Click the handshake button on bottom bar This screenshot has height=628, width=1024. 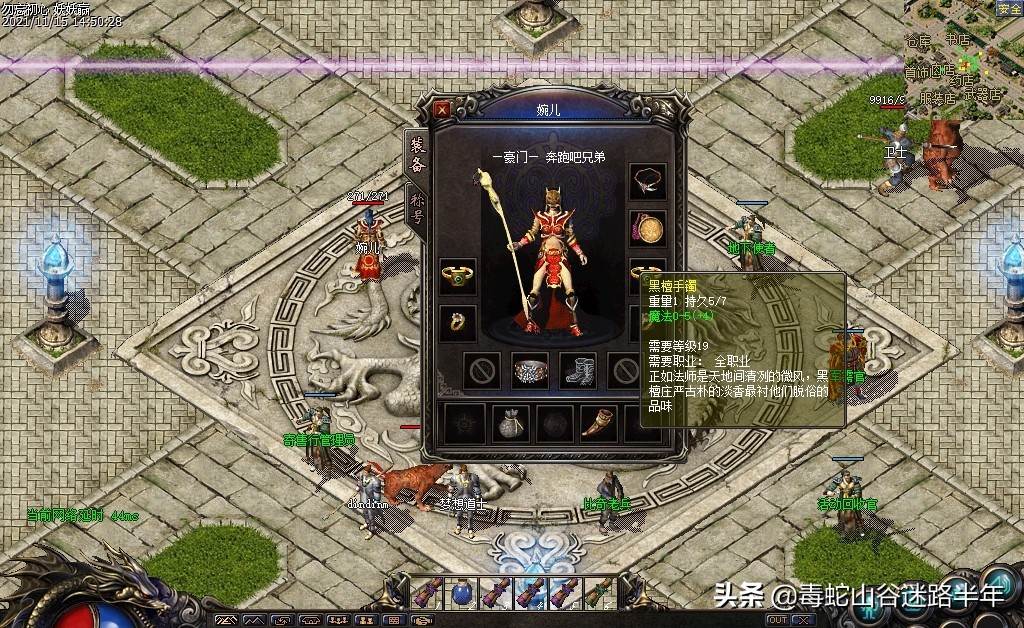point(423,620)
